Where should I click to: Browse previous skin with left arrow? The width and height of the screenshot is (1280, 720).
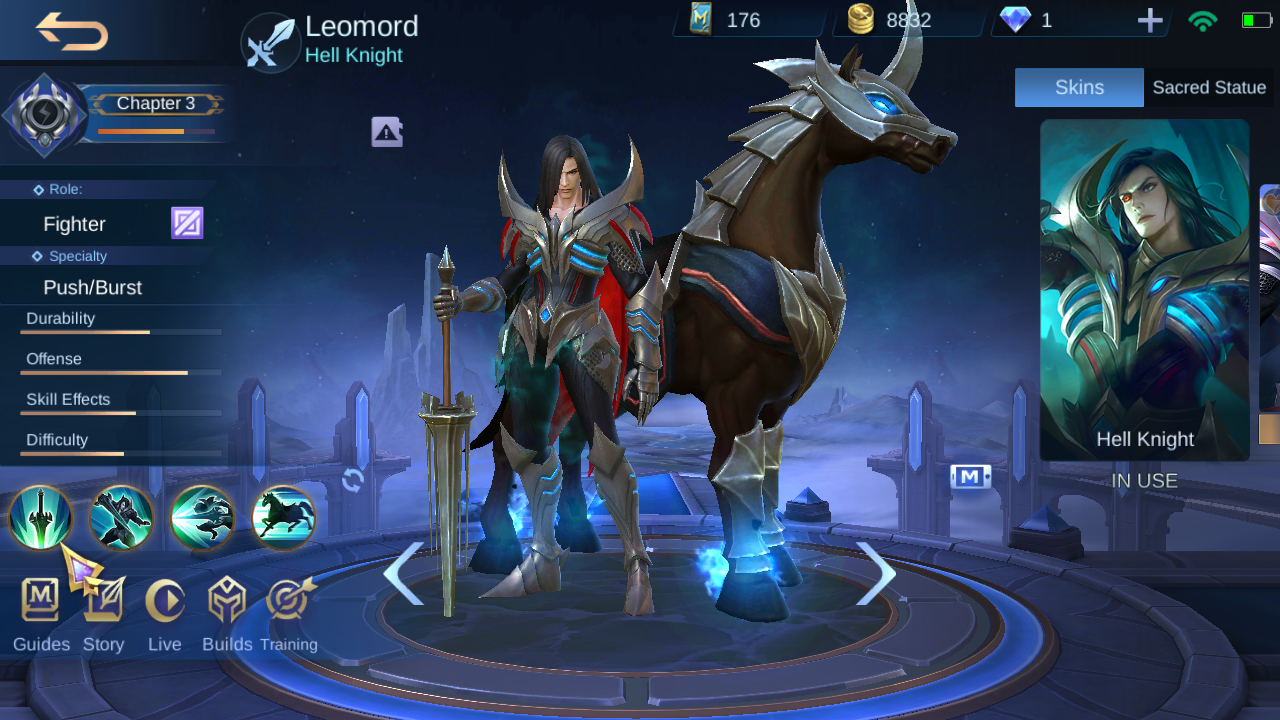pos(405,576)
